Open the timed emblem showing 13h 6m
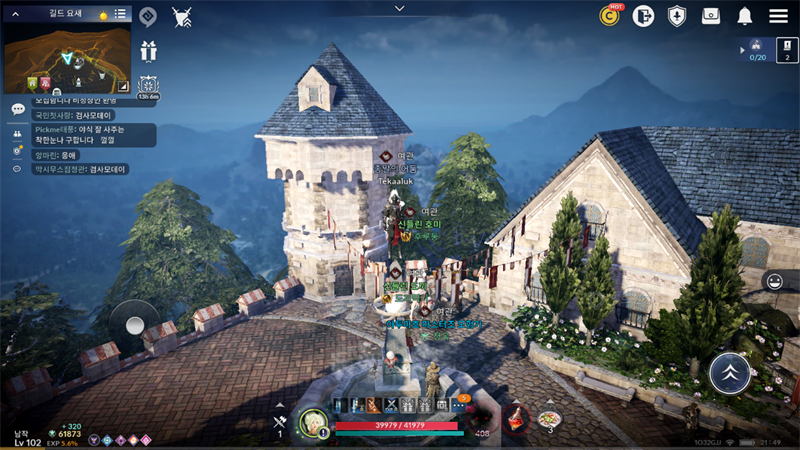The width and height of the screenshot is (800, 450). [x=148, y=86]
